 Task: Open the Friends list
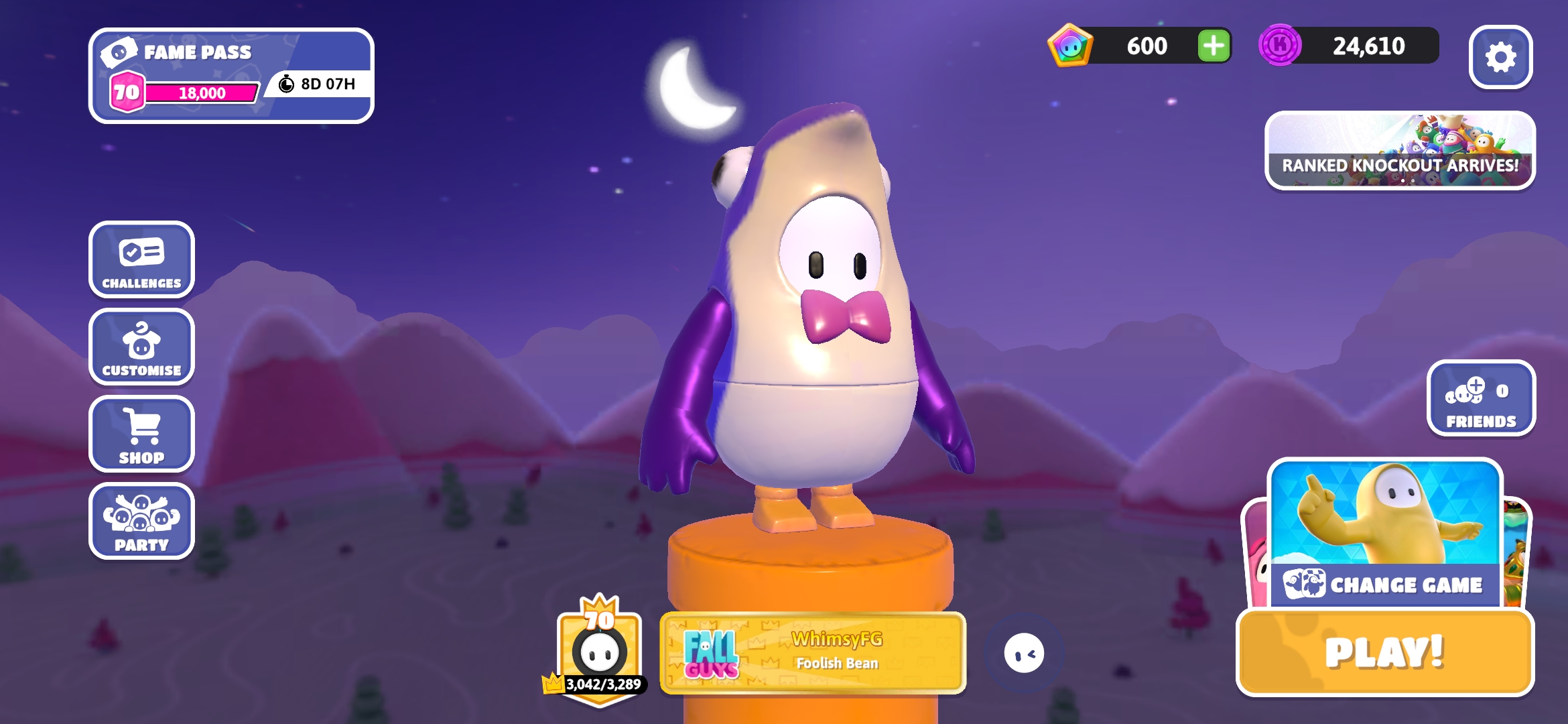coord(1481,399)
